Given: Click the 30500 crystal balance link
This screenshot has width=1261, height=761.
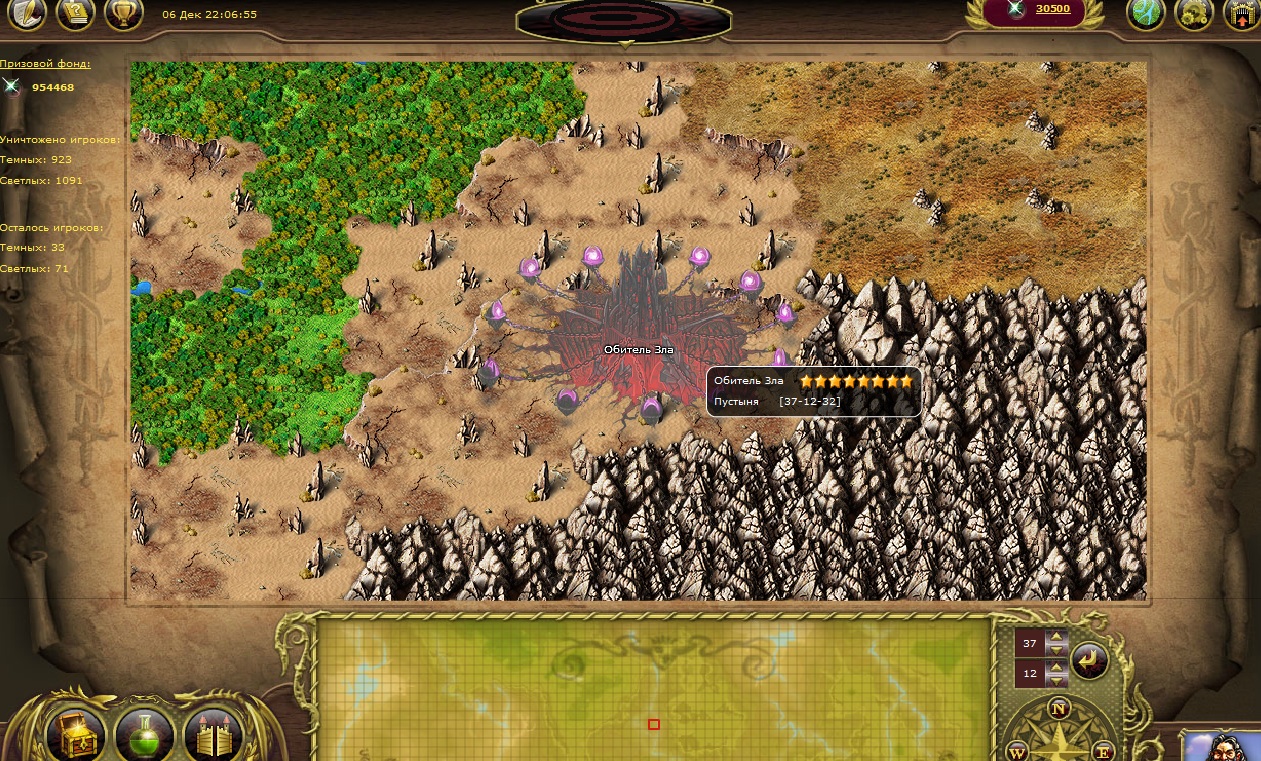Looking at the screenshot, I should point(1052,9).
